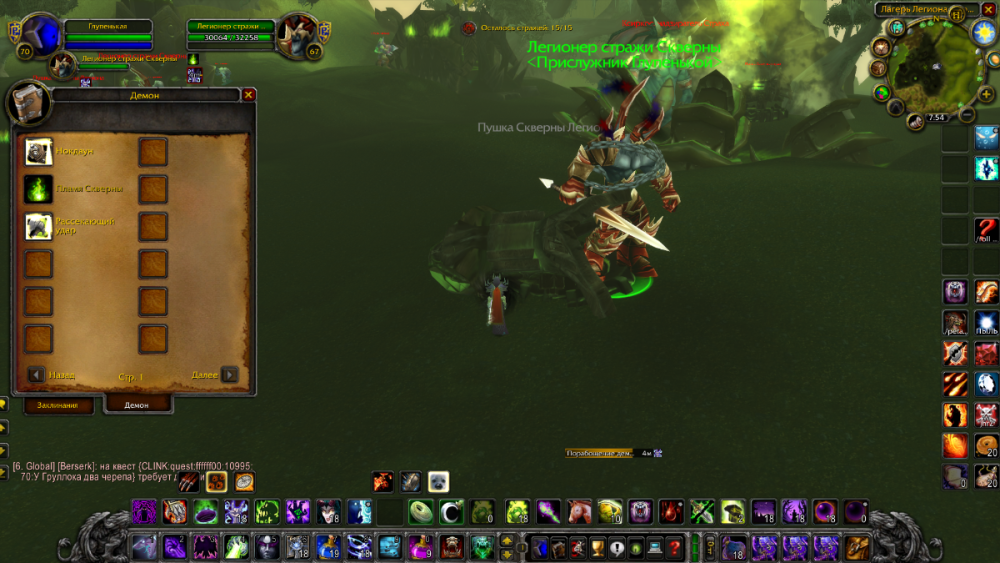This screenshot has width=1000, height=563.
Task: Use the red question mark roll macro
Action: pos(986,230)
